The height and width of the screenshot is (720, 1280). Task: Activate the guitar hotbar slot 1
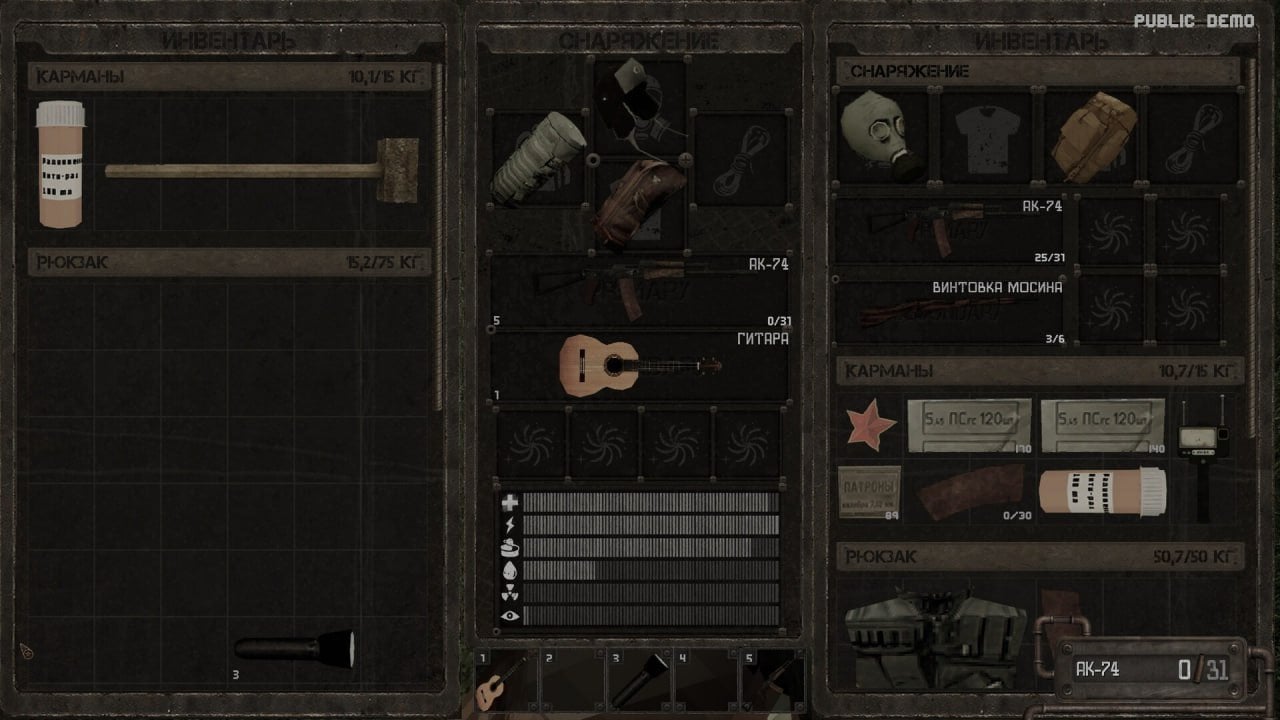[506, 680]
